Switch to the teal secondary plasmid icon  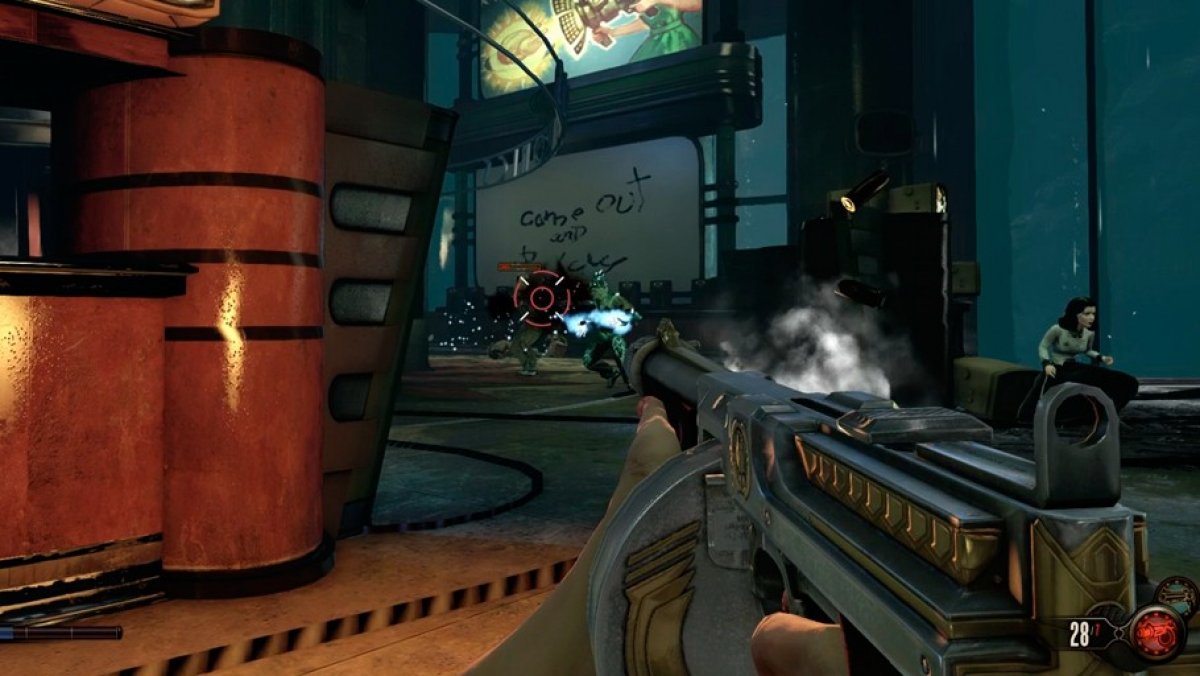click(x=1177, y=597)
